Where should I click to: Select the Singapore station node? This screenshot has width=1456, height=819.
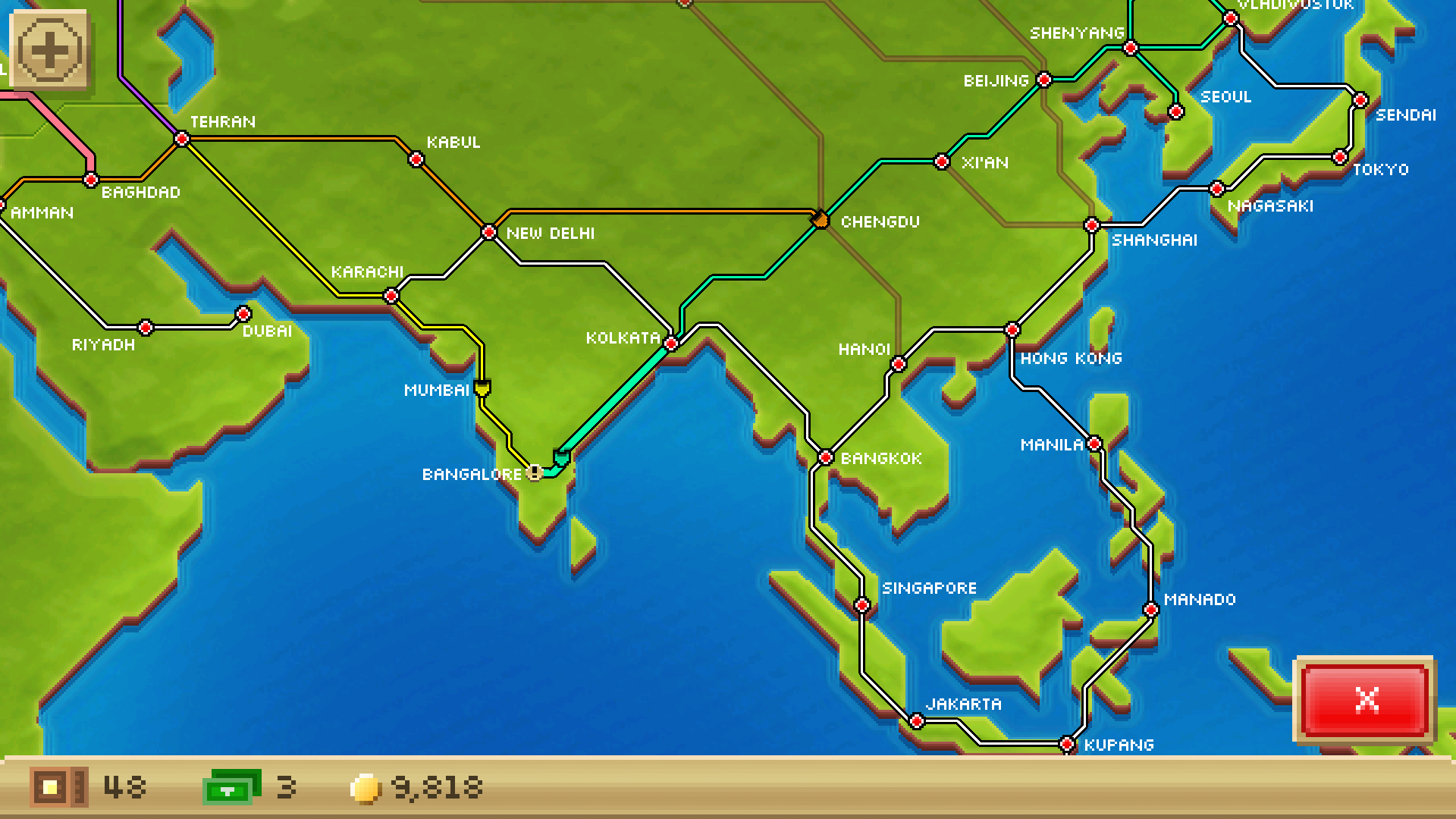point(861,604)
